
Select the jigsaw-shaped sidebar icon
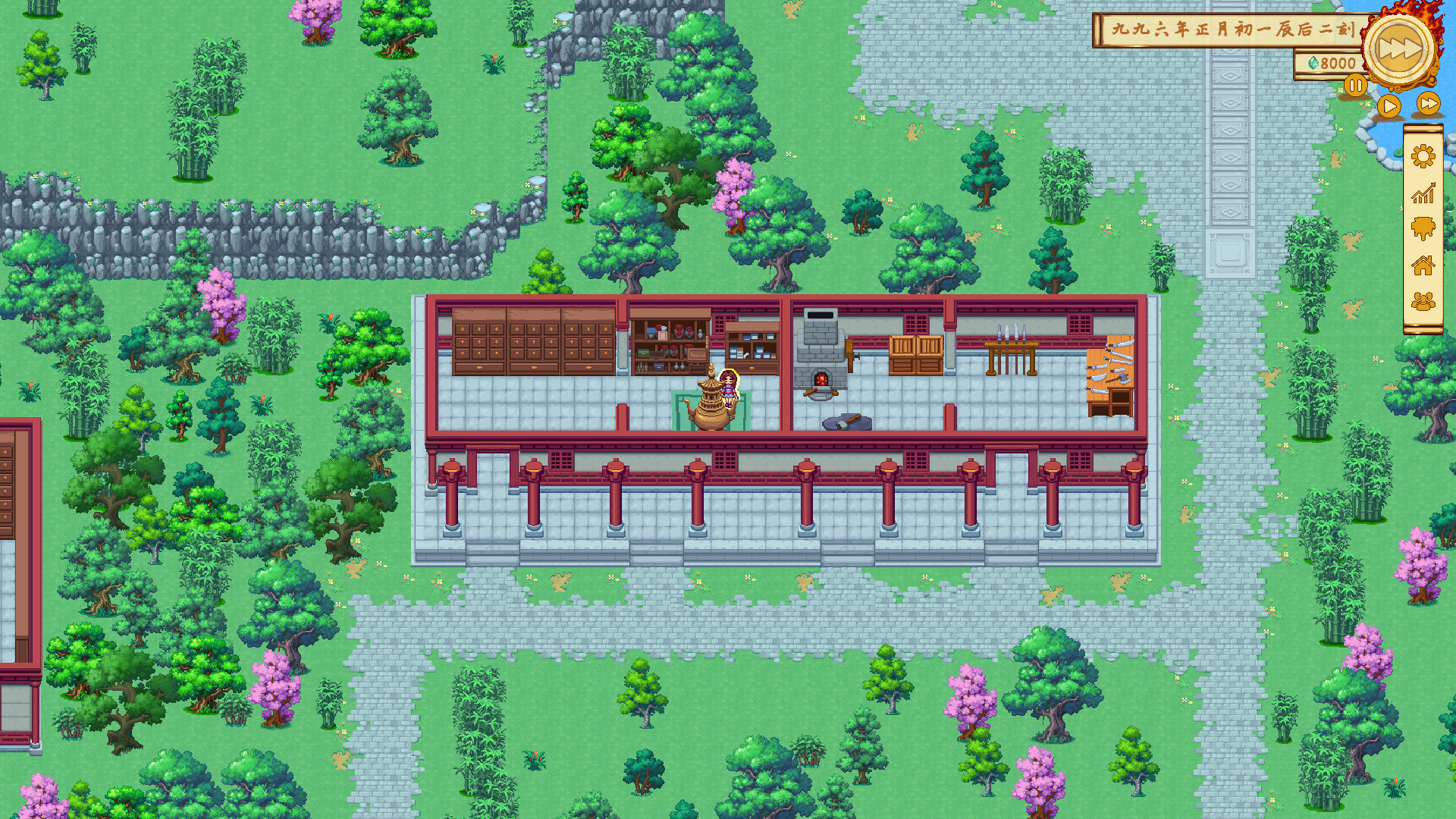[1422, 226]
